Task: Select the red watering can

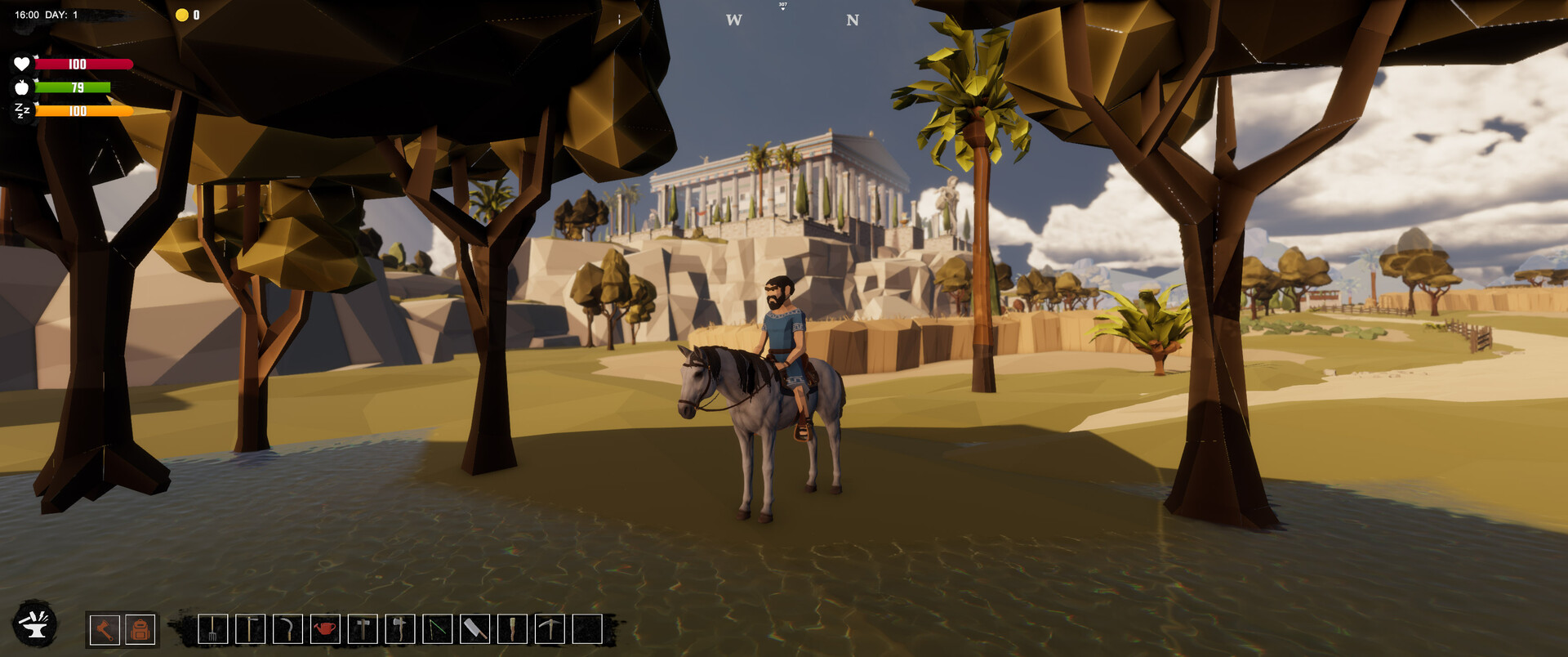Action: click(326, 630)
